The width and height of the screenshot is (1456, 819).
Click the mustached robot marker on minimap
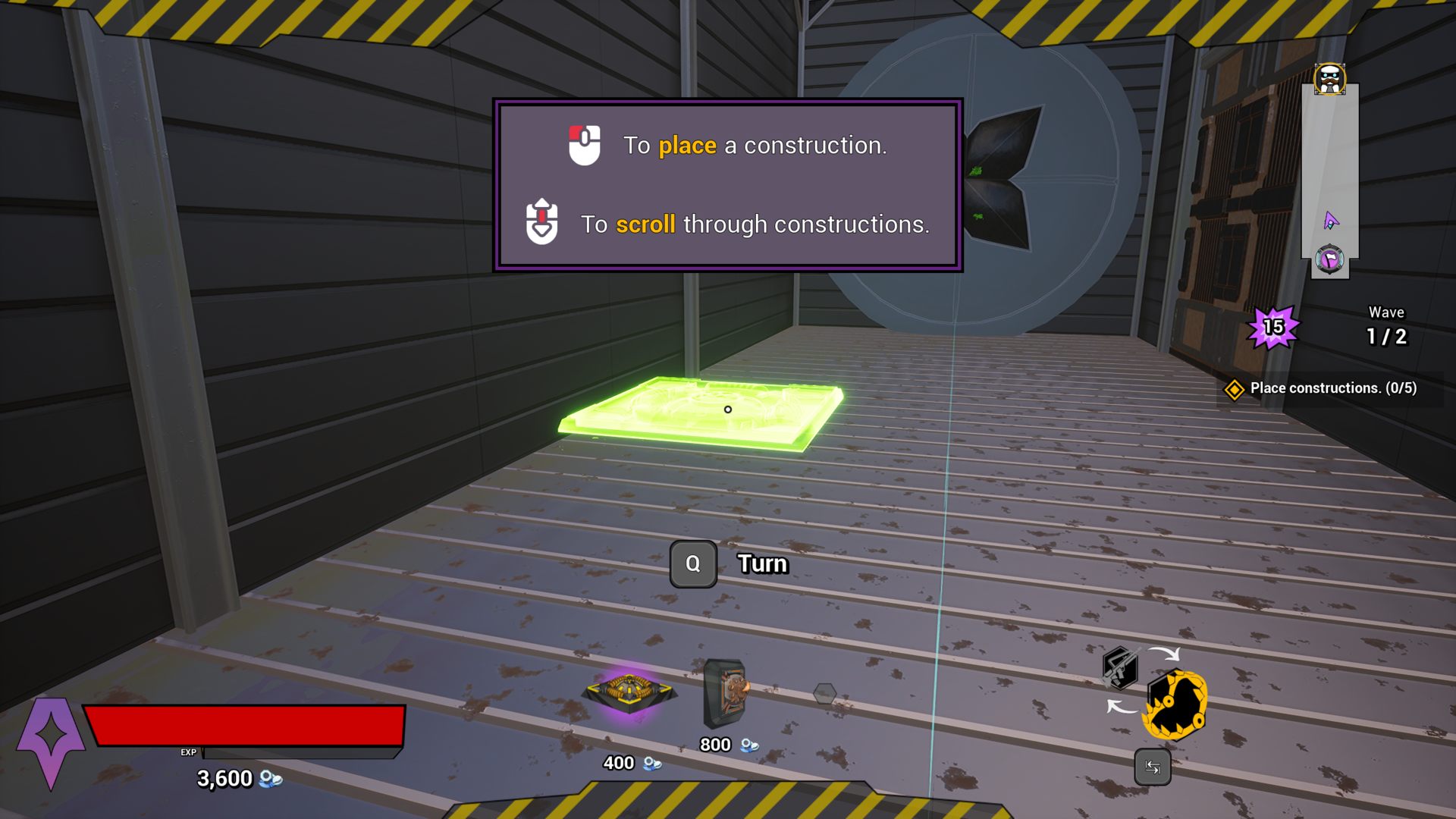tap(1329, 79)
